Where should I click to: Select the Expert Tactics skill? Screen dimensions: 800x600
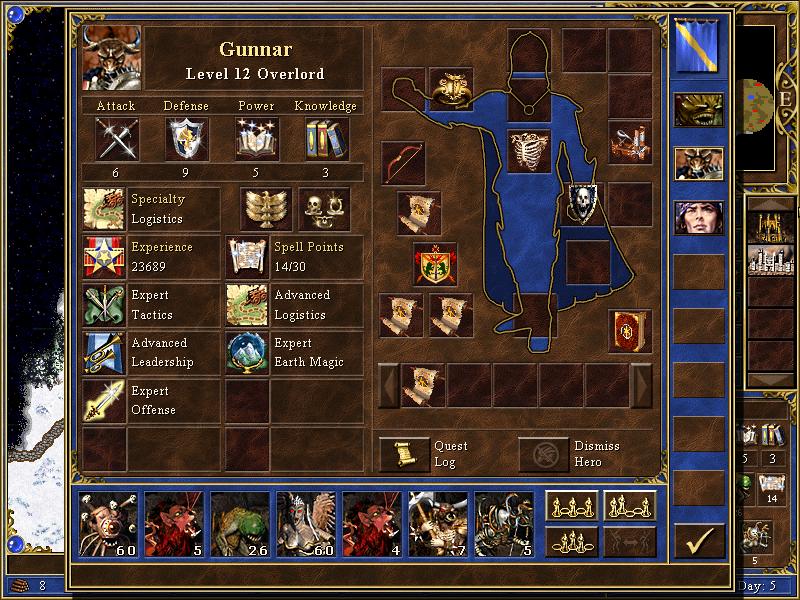point(105,305)
